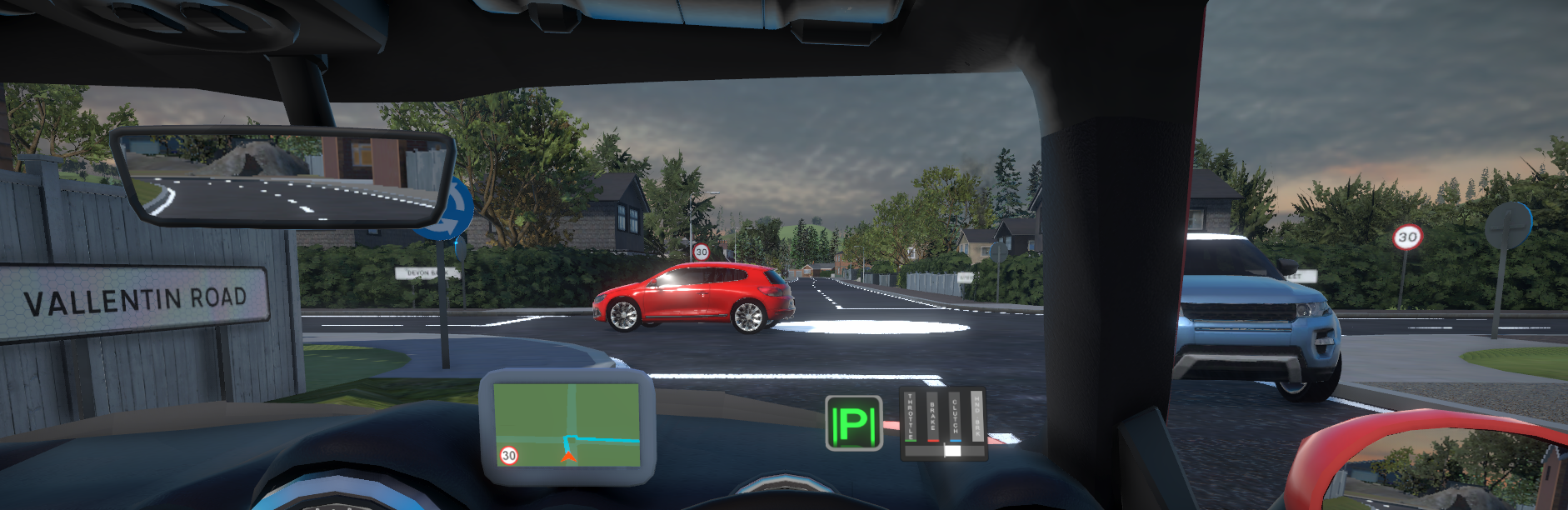Screen dimensions: 1568x510
Task: Click the green parking brake indicator
Action: (x=853, y=423)
